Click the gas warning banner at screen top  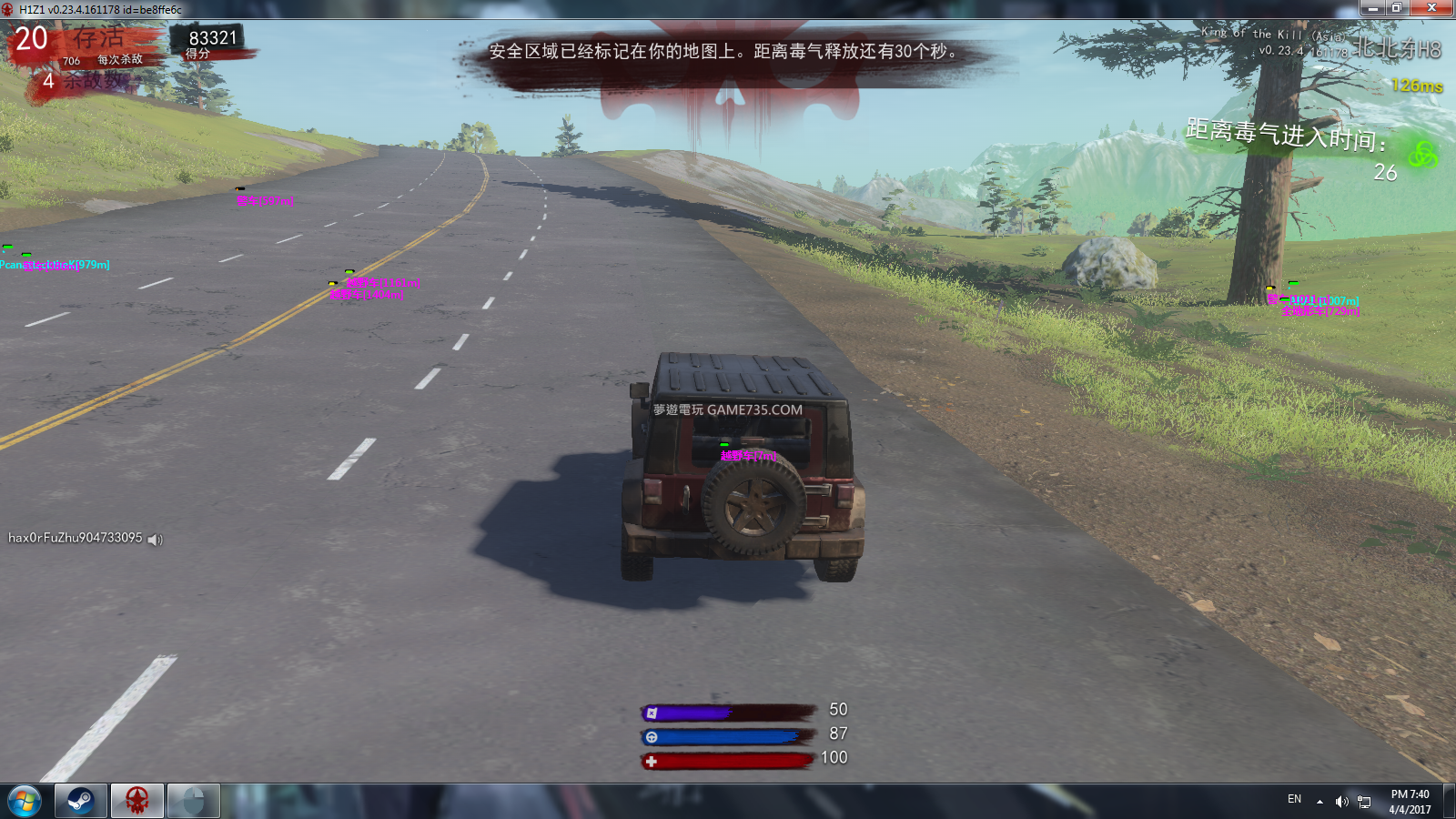(x=722, y=53)
